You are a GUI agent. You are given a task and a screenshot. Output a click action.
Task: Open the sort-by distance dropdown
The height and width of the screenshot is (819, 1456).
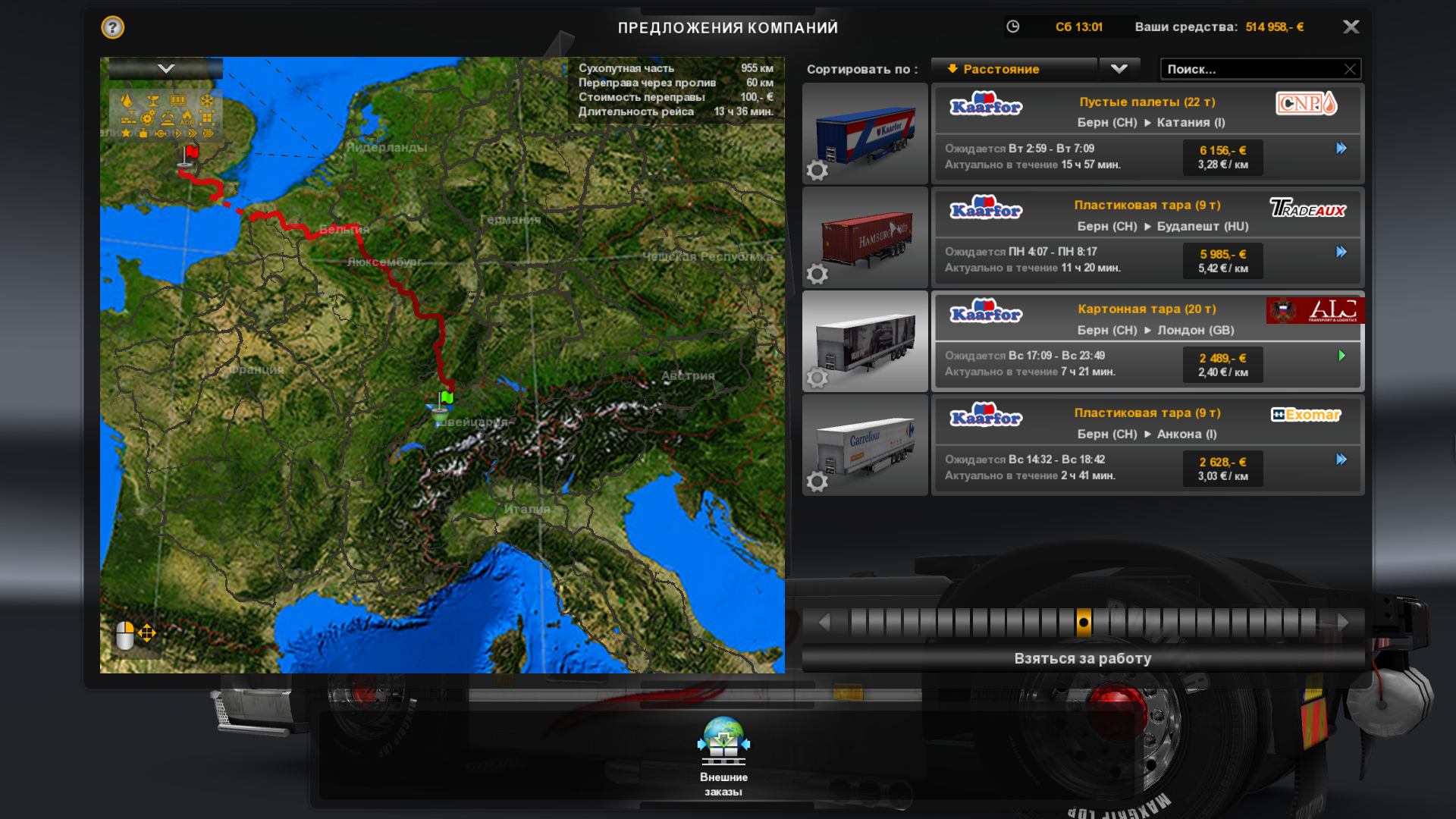click(1119, 69)
